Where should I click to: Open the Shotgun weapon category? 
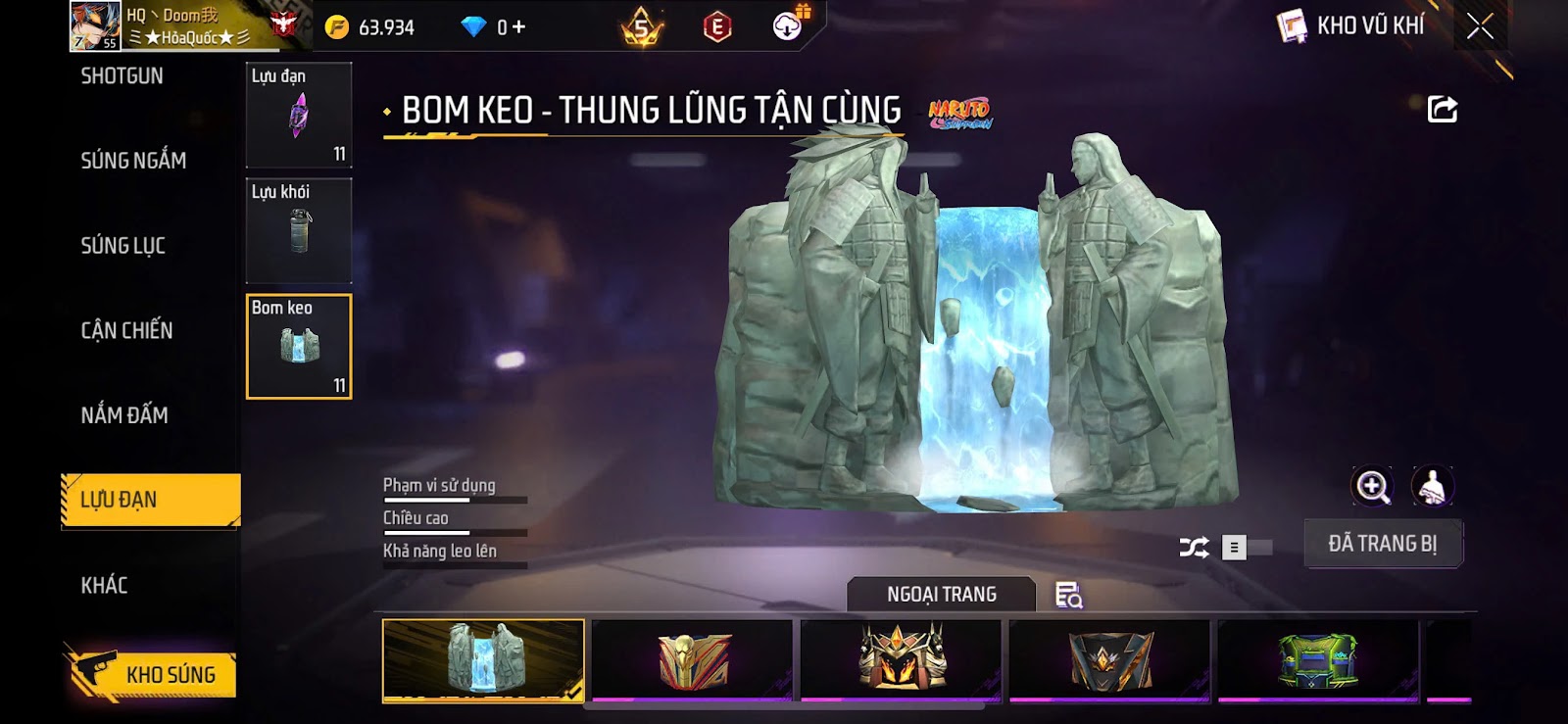pos(122,76)
